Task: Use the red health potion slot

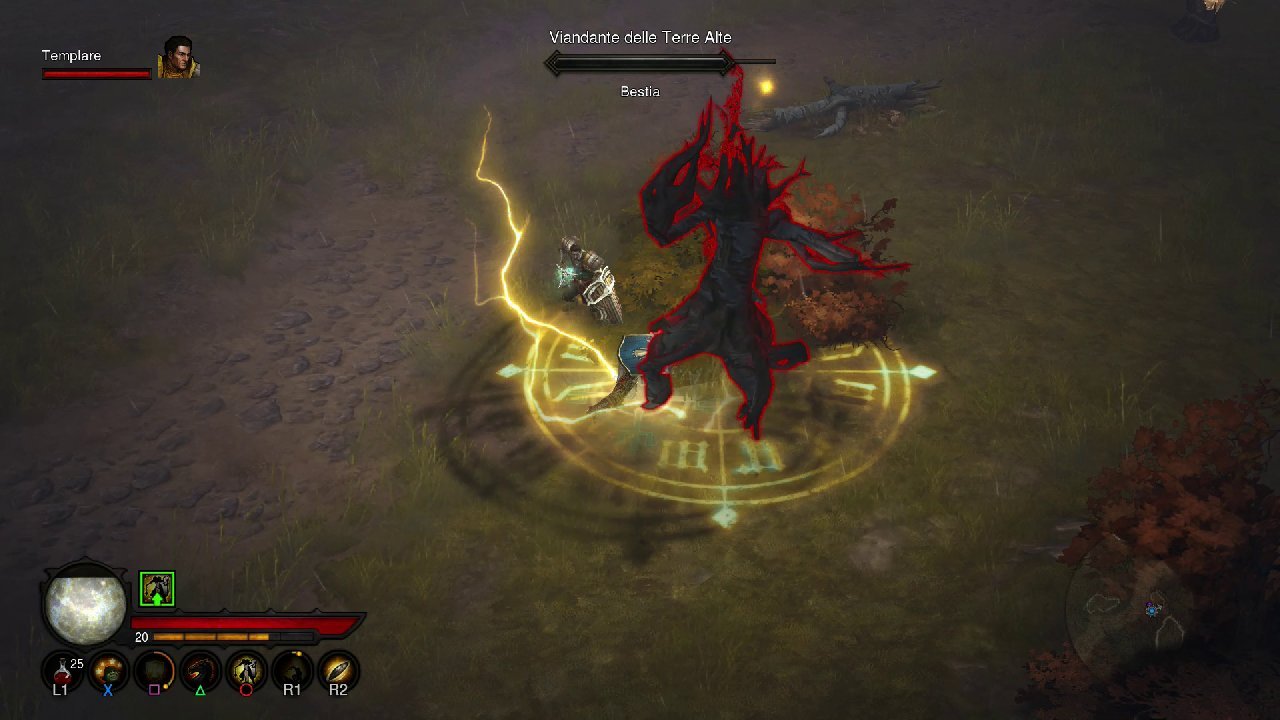Action: tap(62, 670)
